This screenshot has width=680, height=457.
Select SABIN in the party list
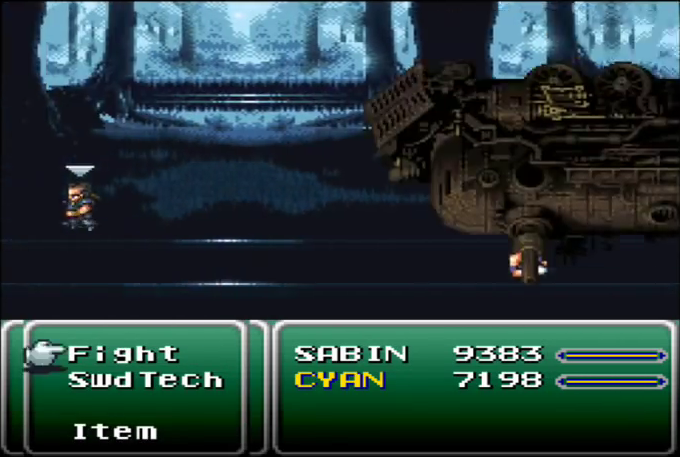(x=351, y=354)
